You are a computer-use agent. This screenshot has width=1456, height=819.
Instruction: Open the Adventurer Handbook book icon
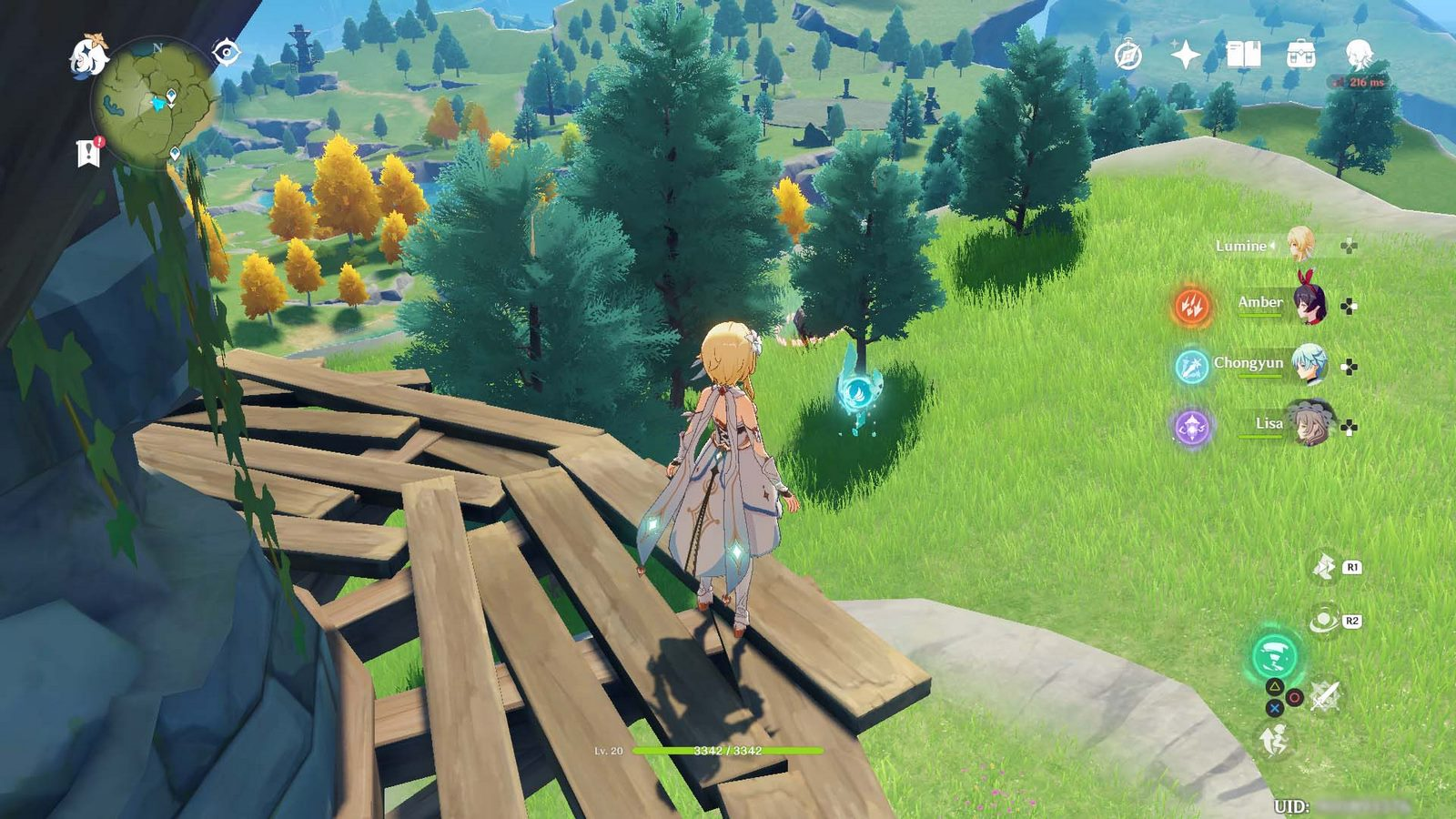[x=1243, y=56]
